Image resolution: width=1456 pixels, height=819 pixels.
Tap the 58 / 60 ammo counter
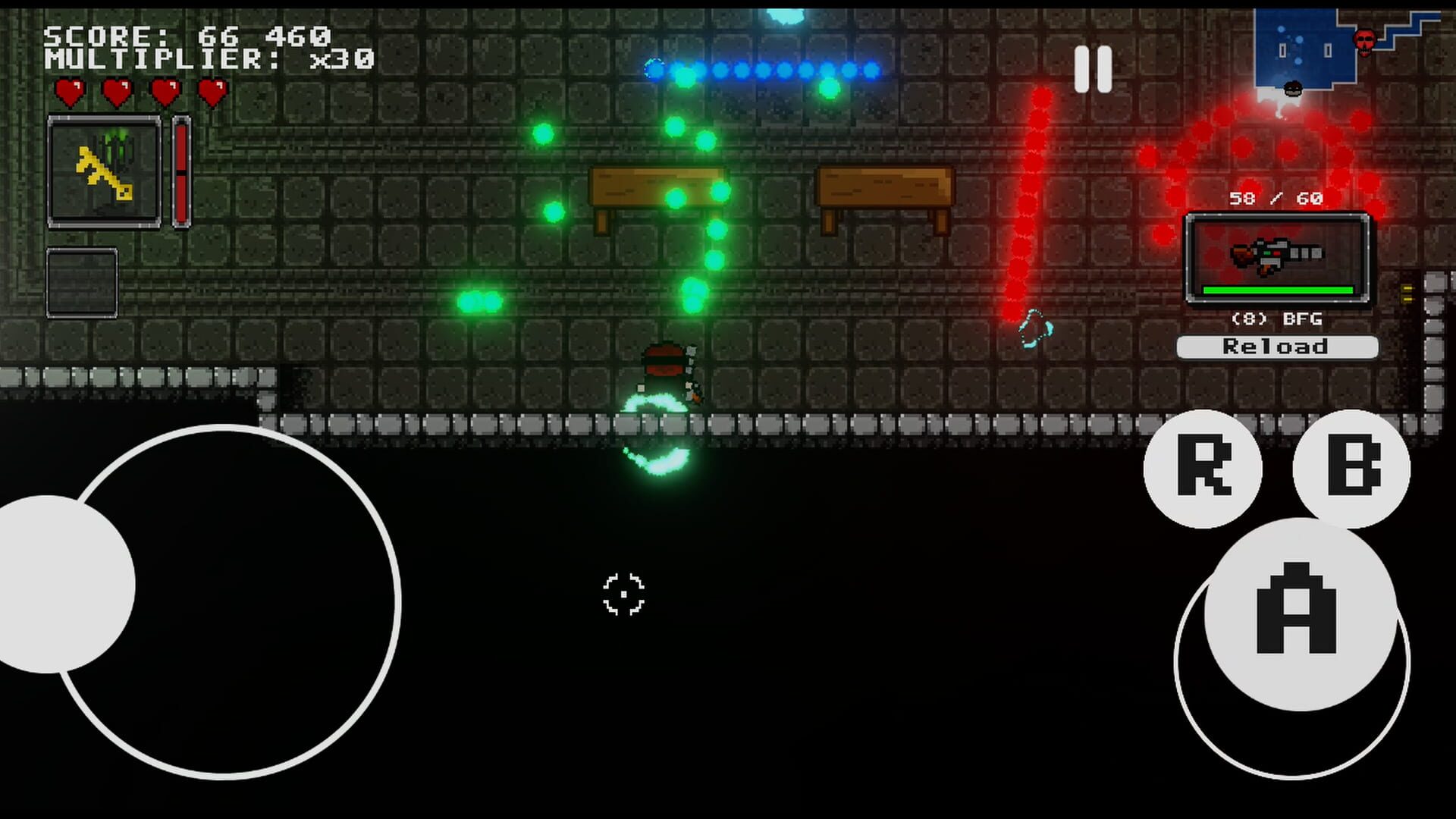tap(1276, 199)
